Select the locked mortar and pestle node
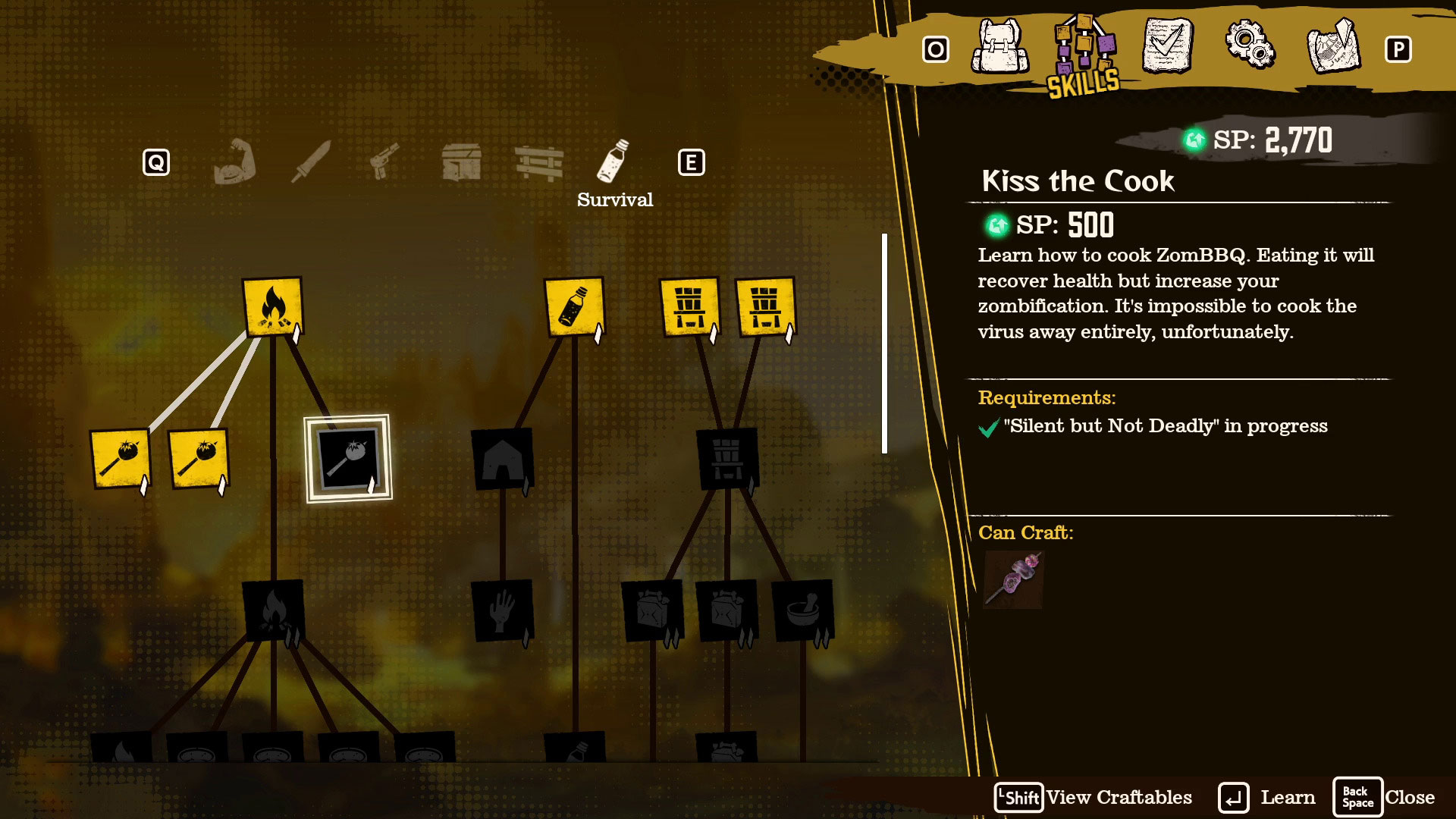 click(802, 610)
